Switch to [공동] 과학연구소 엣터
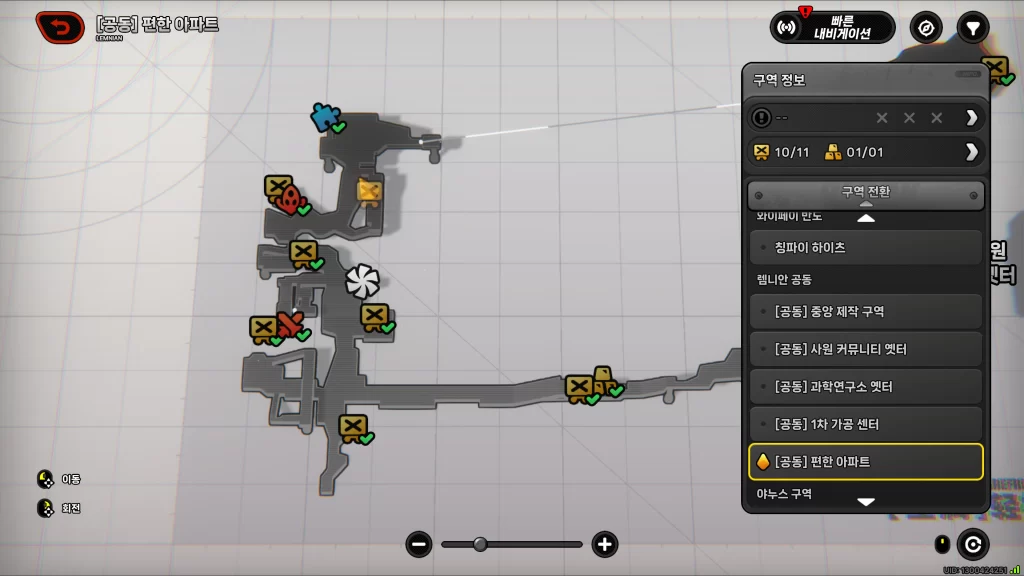 pyautogui.click(x=866, y=387)
